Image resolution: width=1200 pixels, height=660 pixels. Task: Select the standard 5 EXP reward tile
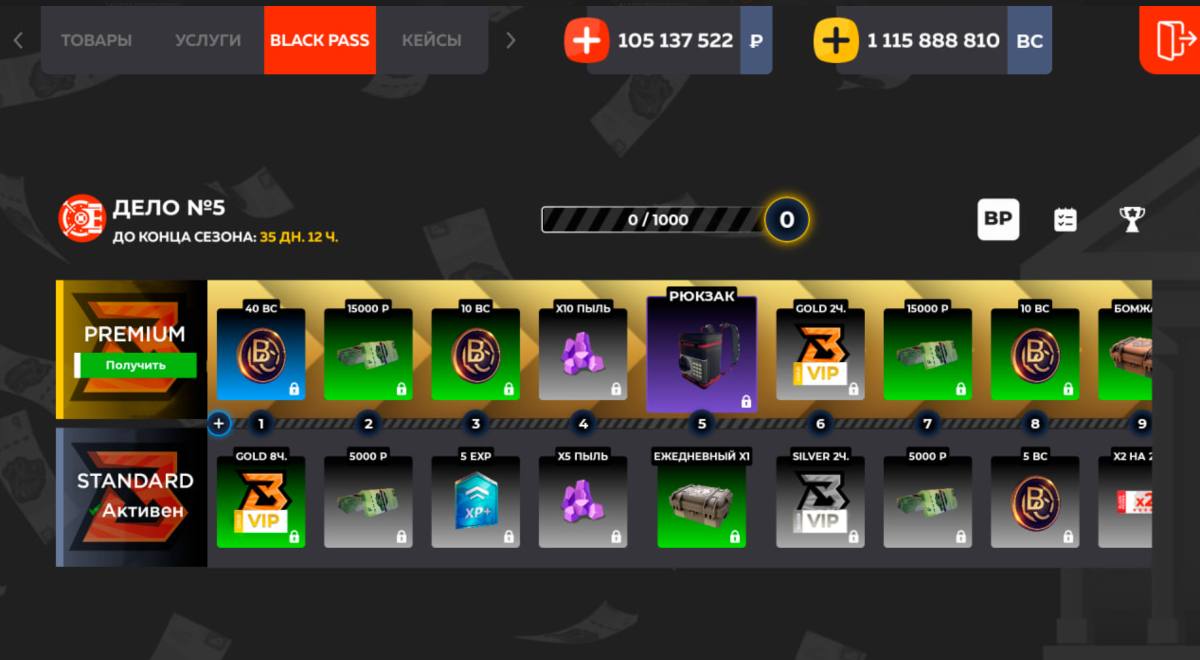pos(475,502)
